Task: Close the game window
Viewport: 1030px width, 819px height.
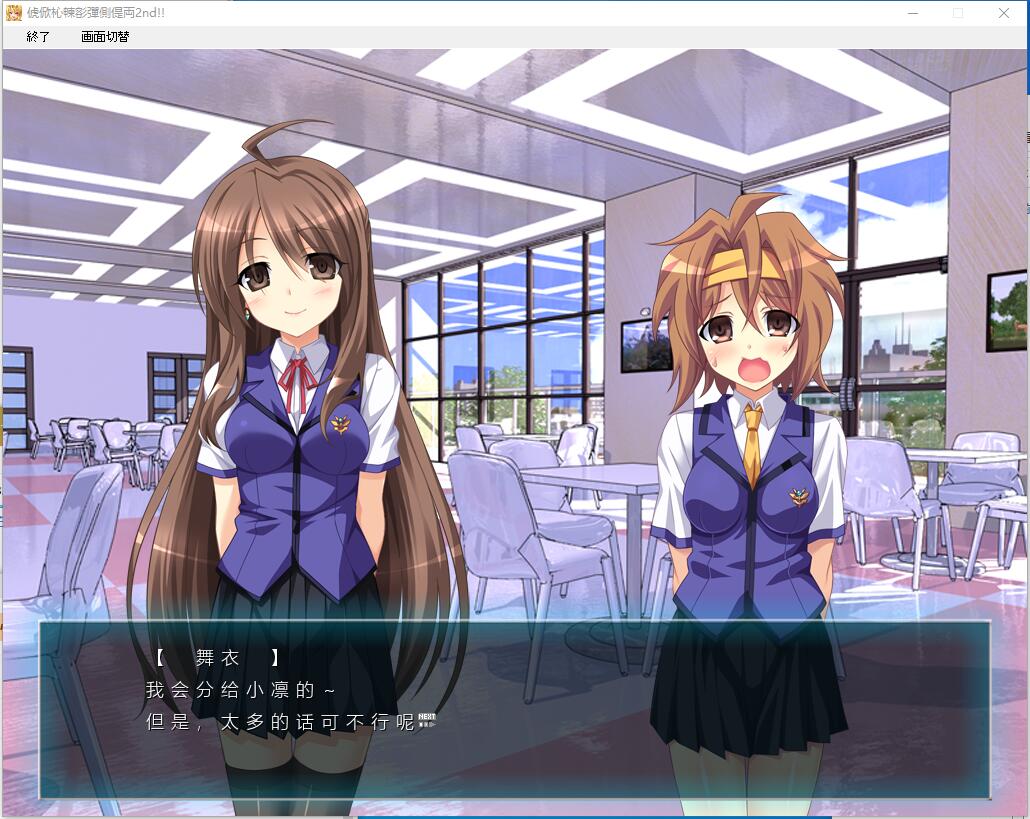Action: click(1003, 13)
